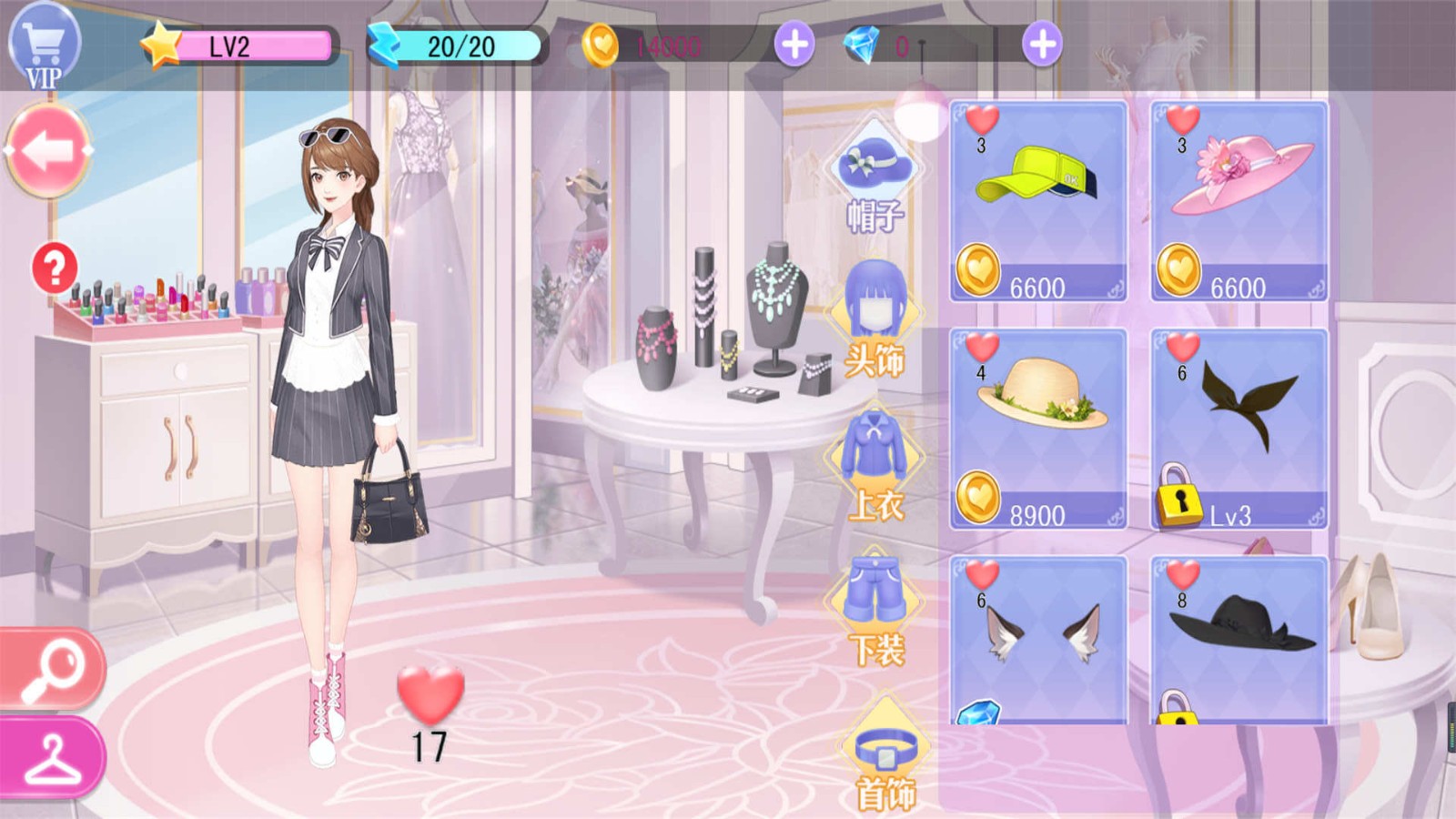The height and width of the screenshot is (819, 1456).
Task: Open the red question mark help
Action: (55, 268)
